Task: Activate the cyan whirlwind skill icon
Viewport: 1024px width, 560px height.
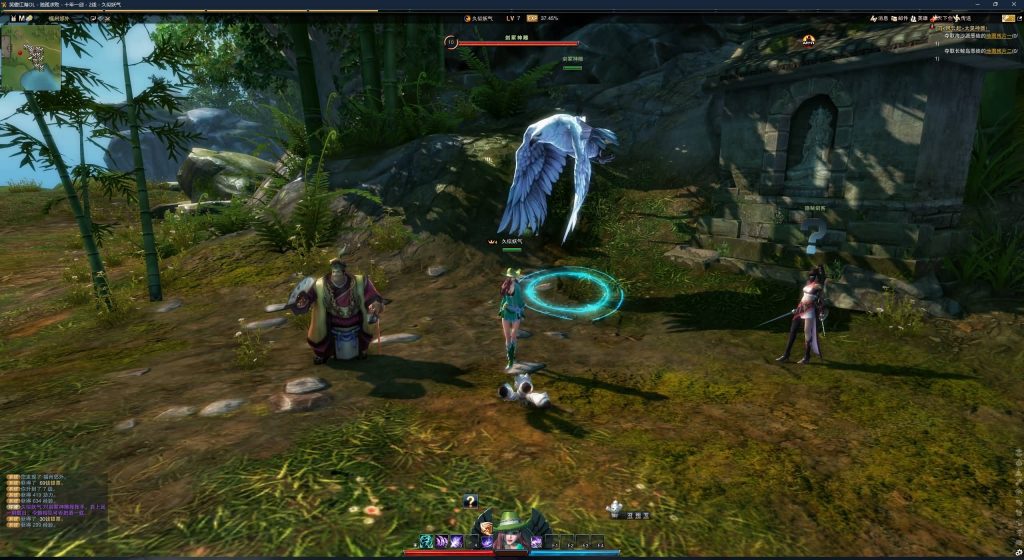Action: coord(426,542)
